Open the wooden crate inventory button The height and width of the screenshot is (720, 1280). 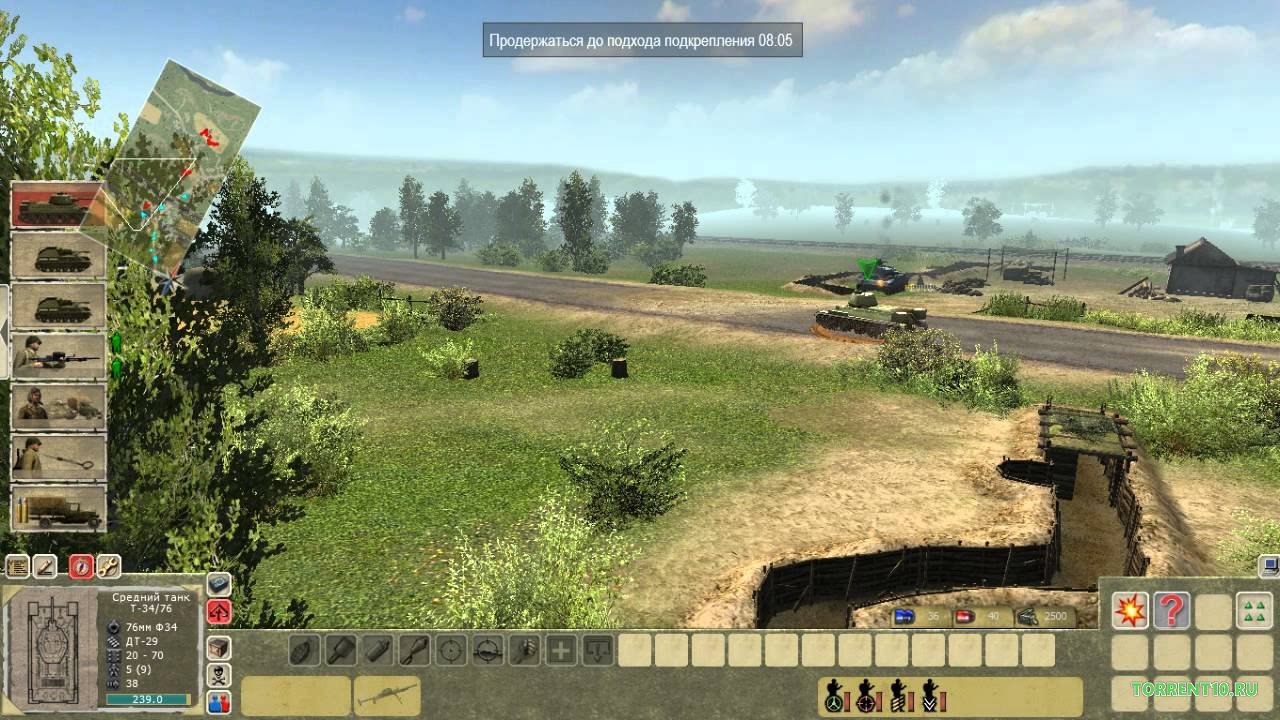(219, 647)
